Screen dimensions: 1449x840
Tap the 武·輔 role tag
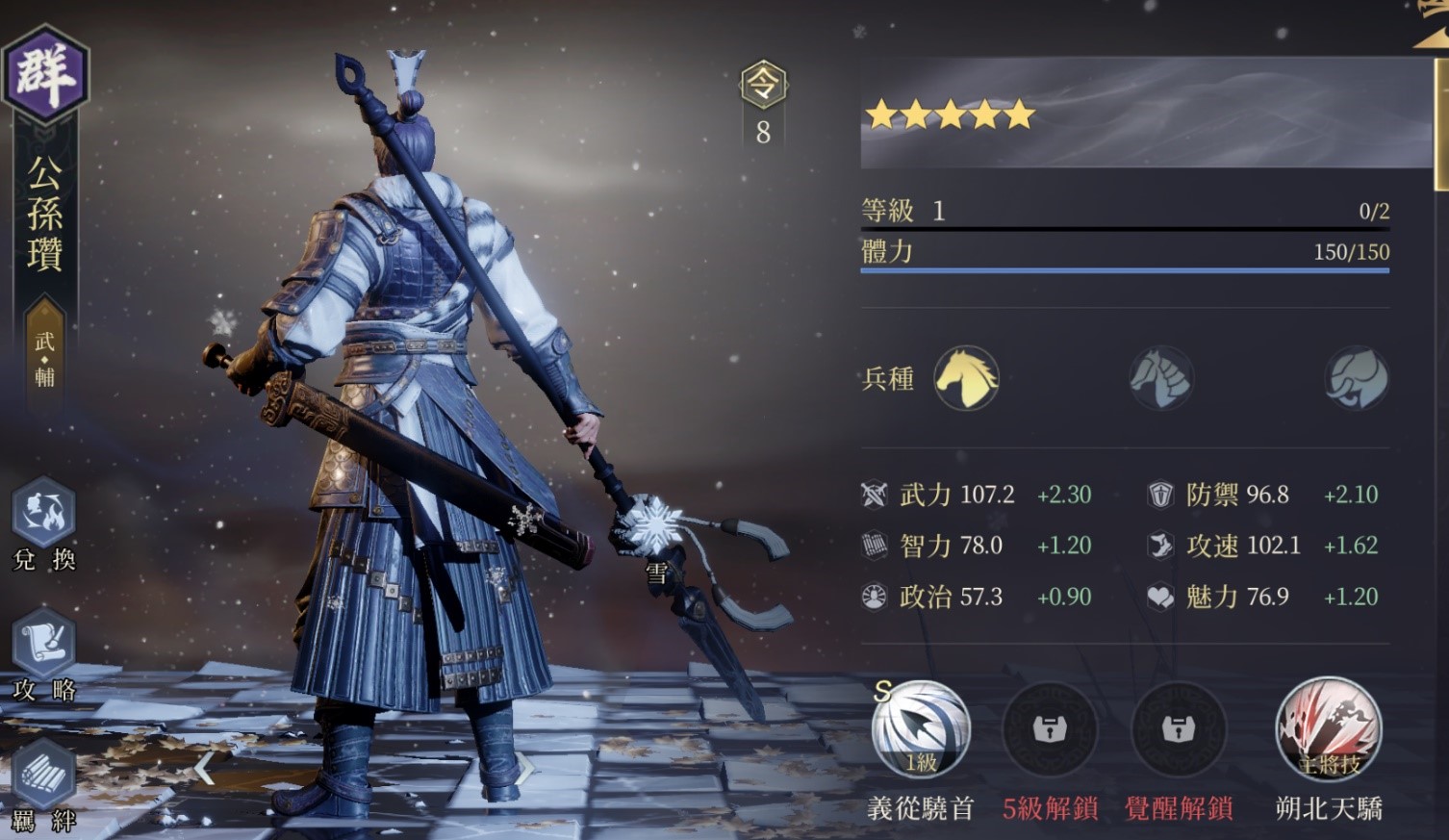pos(44,358)
